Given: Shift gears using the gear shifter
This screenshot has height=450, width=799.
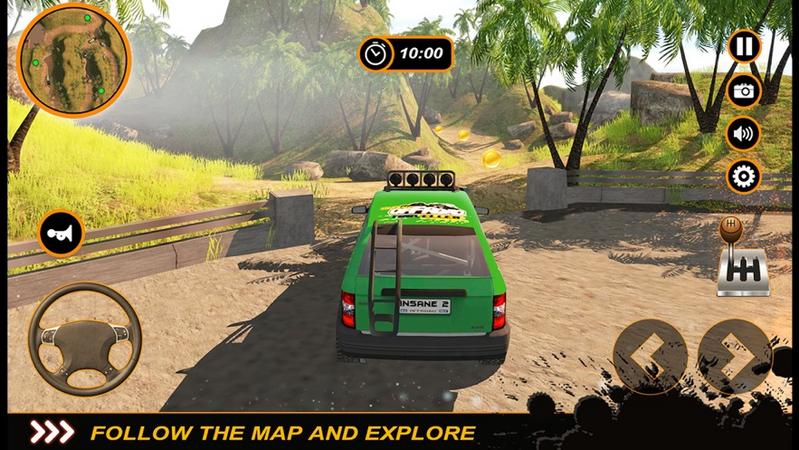Looking at the screenshot, I should tap(741, 260).
